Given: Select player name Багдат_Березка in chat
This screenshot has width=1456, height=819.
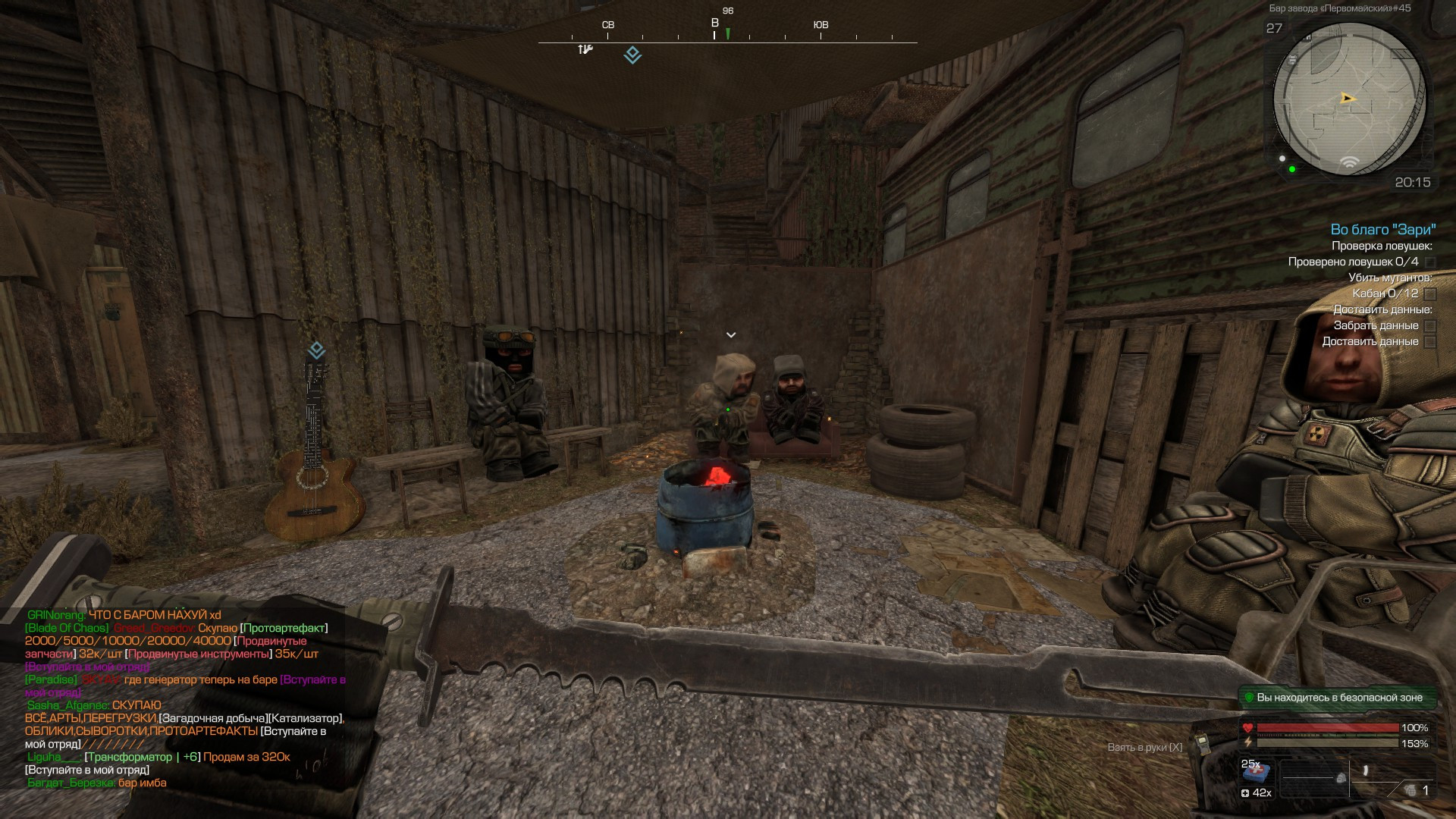Looking at the screenshot, I should click(x=71, y=783).
